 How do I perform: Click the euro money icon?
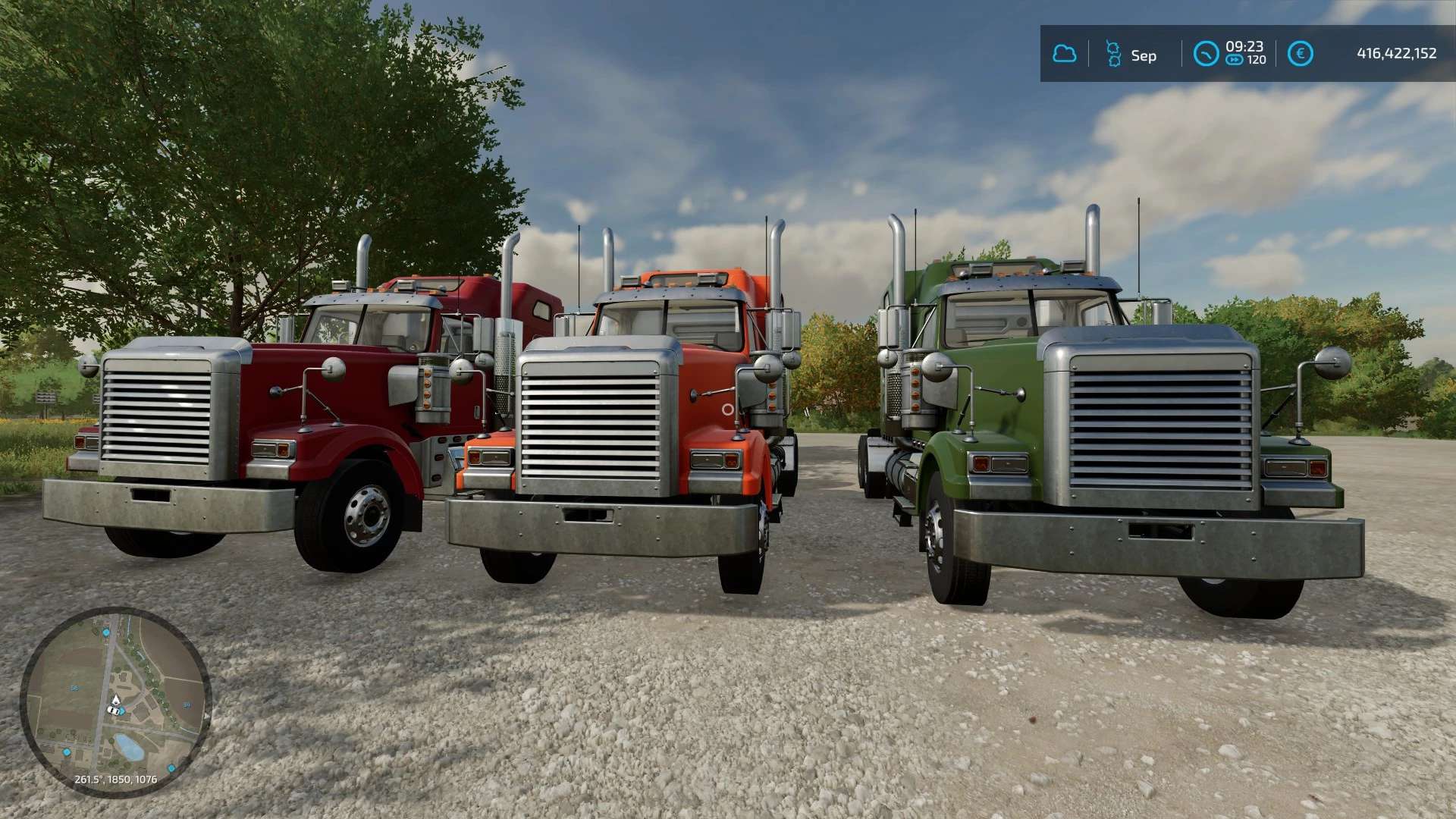pyautogui.click(x=1301, y=54)
